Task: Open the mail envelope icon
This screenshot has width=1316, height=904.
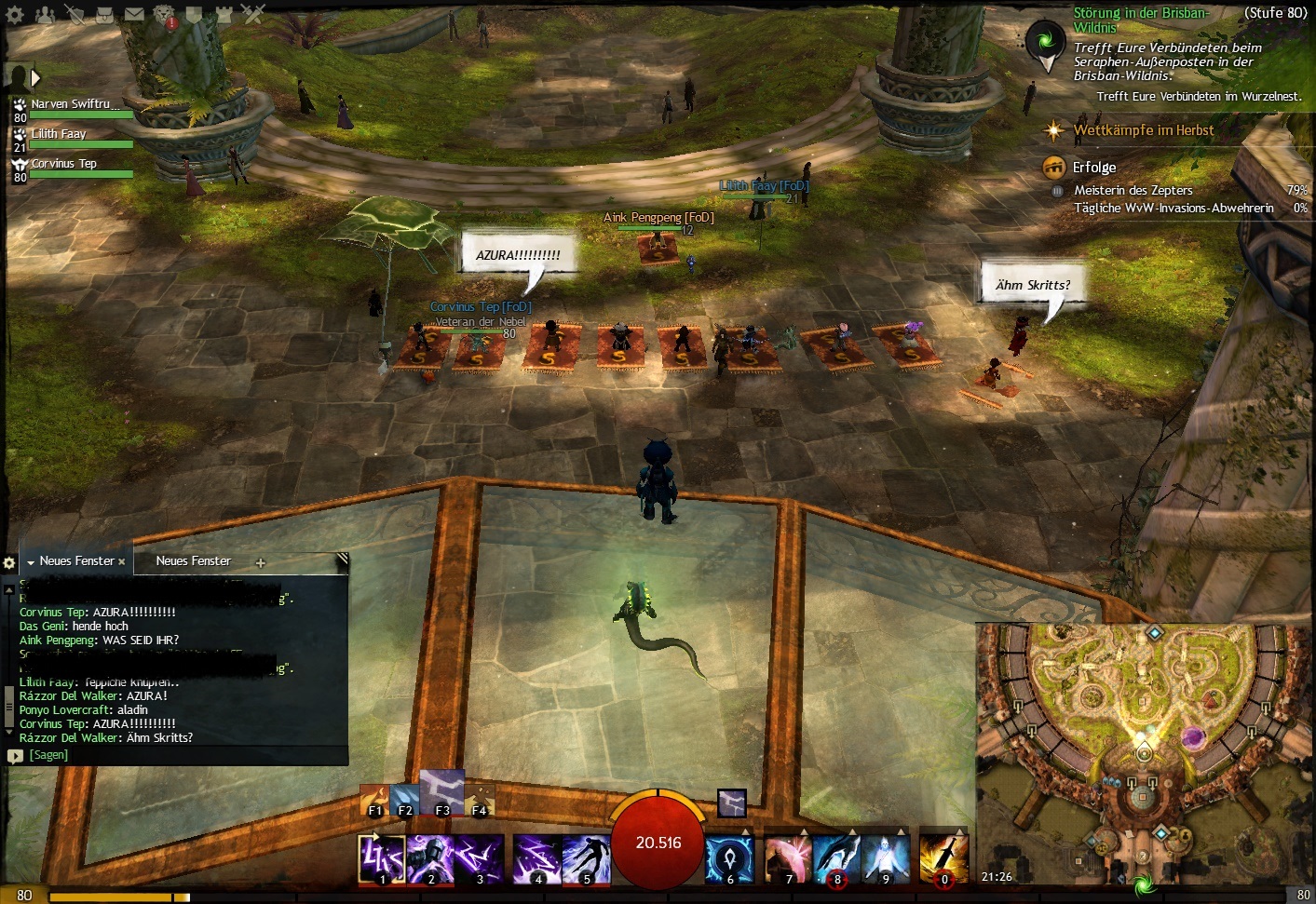Action: [134, 14]
